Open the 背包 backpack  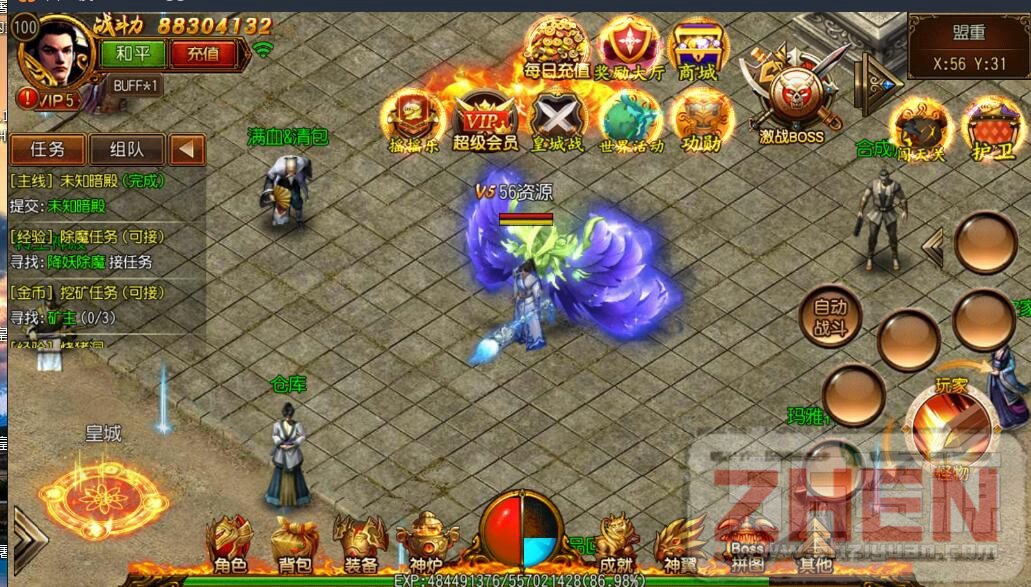click(x=294, y=543)
